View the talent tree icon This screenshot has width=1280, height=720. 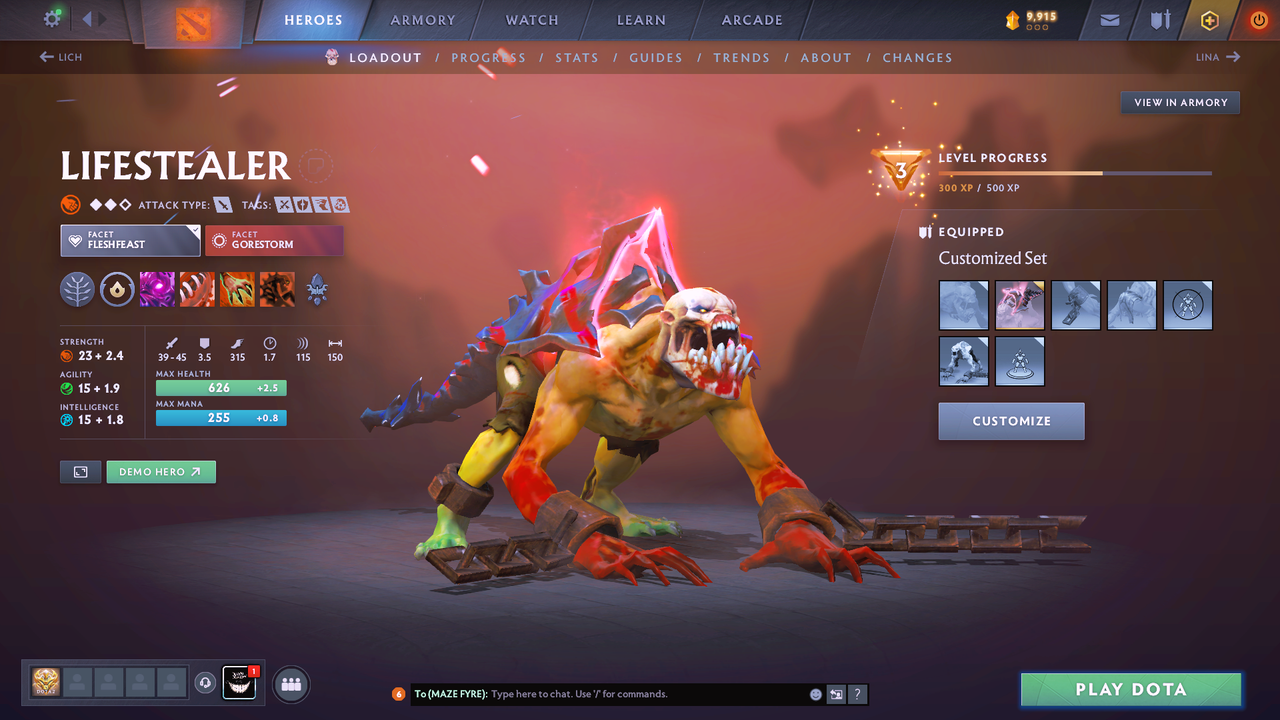[x=78, y=289]
